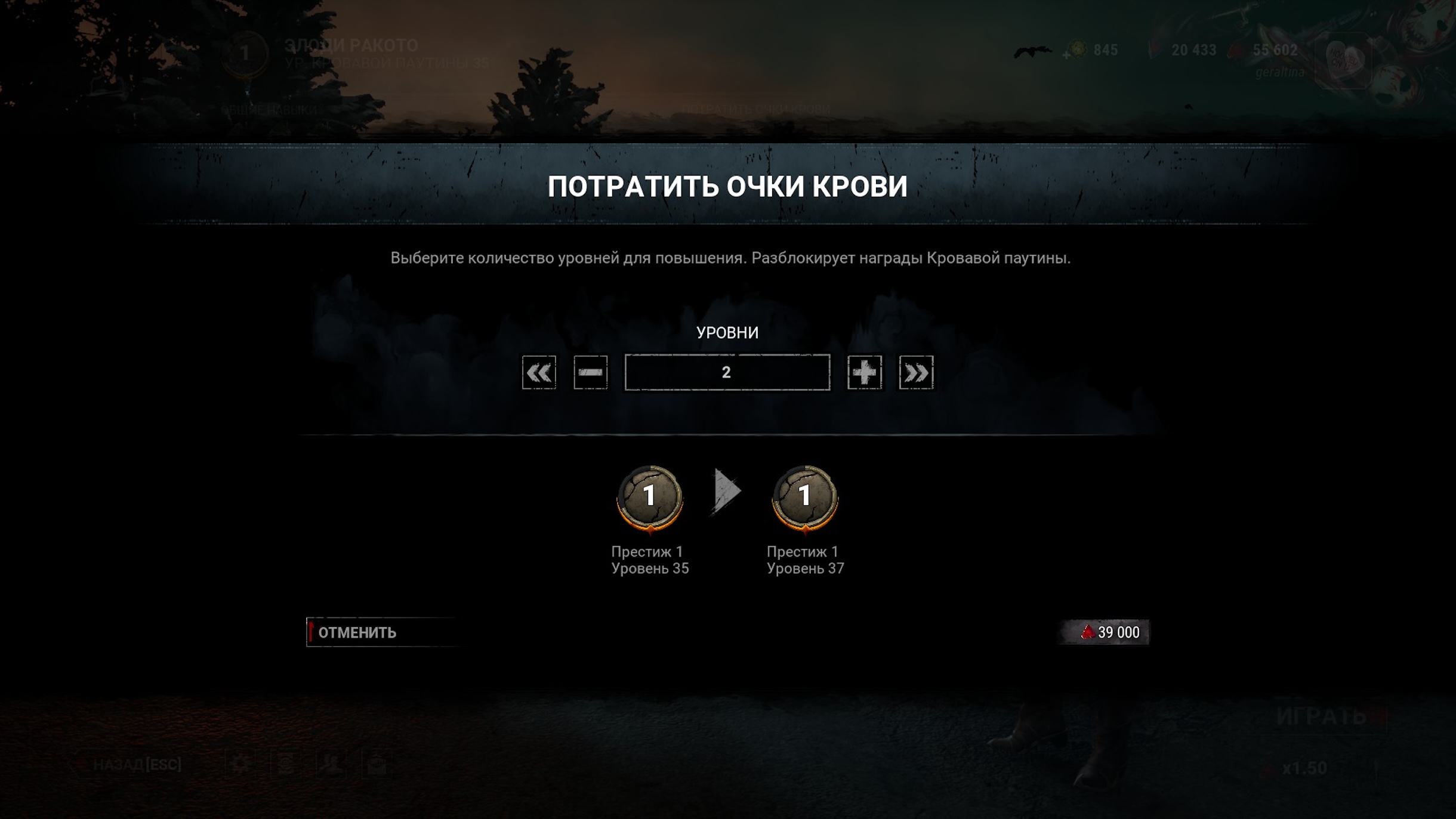1456x819 pixels.
Task: Confirm the 39 000 bloodpoints purchase
Action: (1104, 632)
